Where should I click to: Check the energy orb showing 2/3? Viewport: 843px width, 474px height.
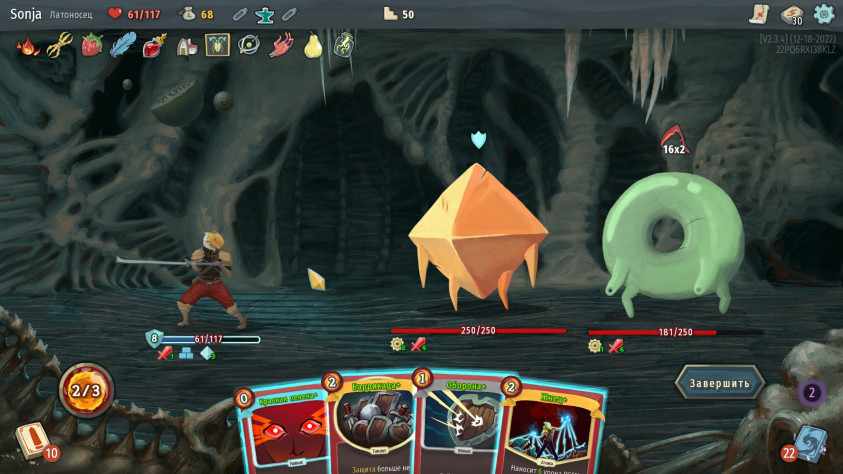(86, 389)
